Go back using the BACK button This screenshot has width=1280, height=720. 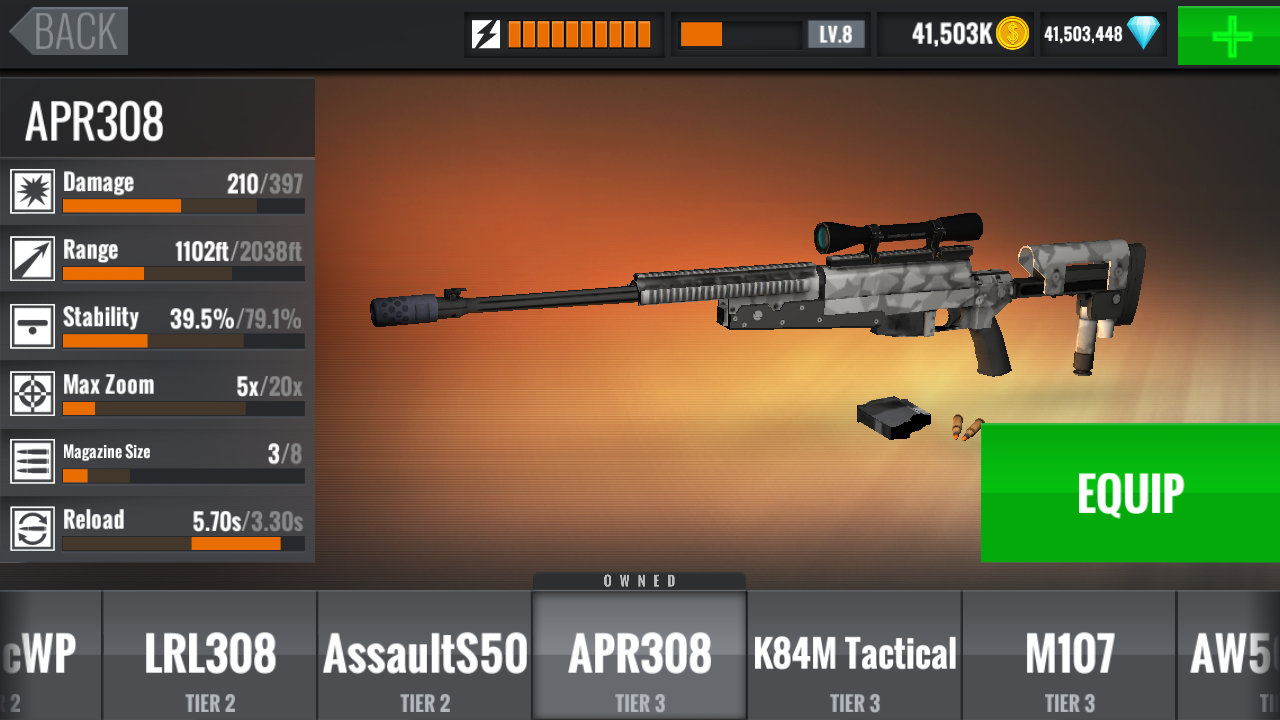coord(70,31)
